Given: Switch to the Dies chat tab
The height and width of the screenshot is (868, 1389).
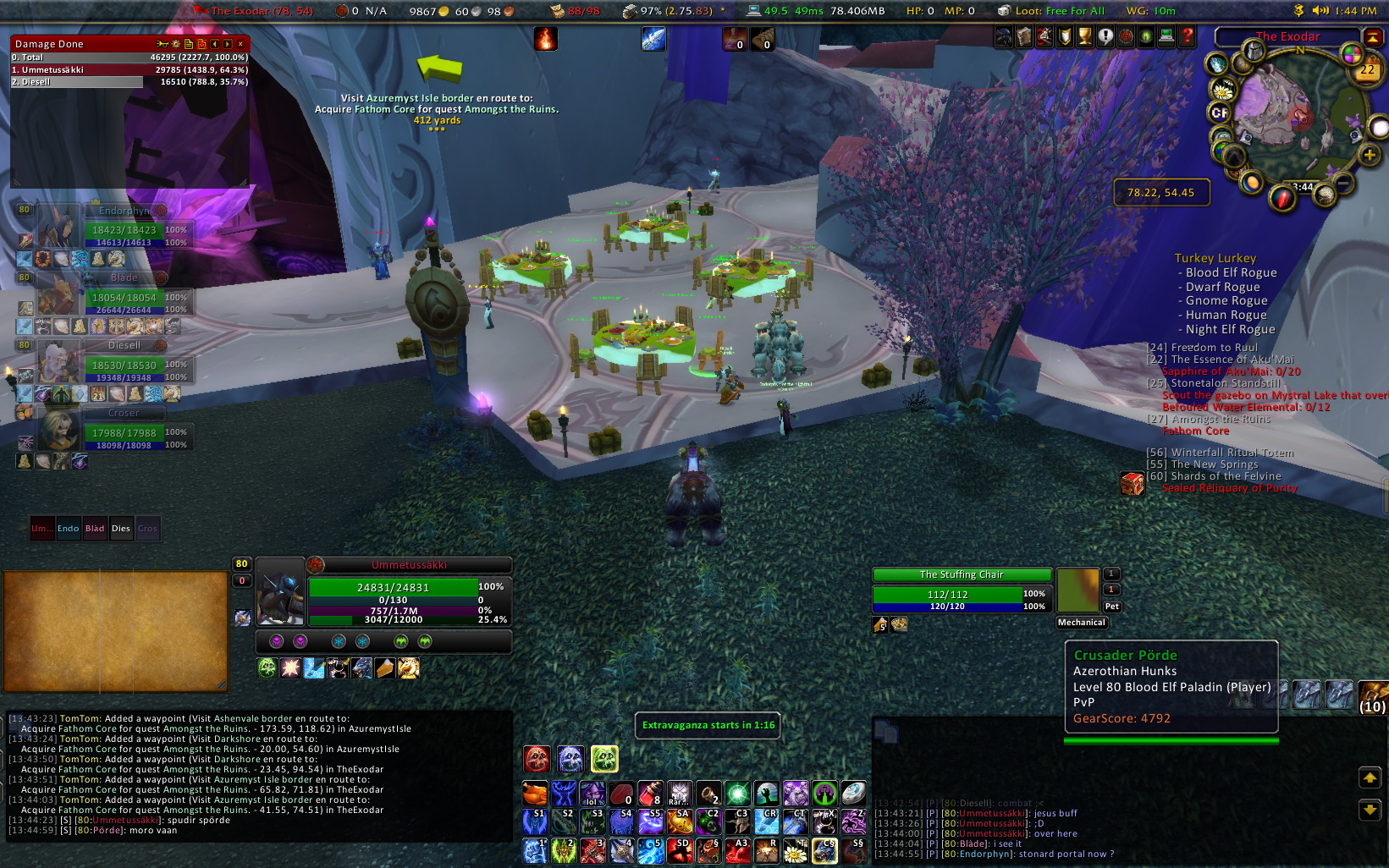Looking at the screenshot, I should pyautogui.click(x=121, y=529).
